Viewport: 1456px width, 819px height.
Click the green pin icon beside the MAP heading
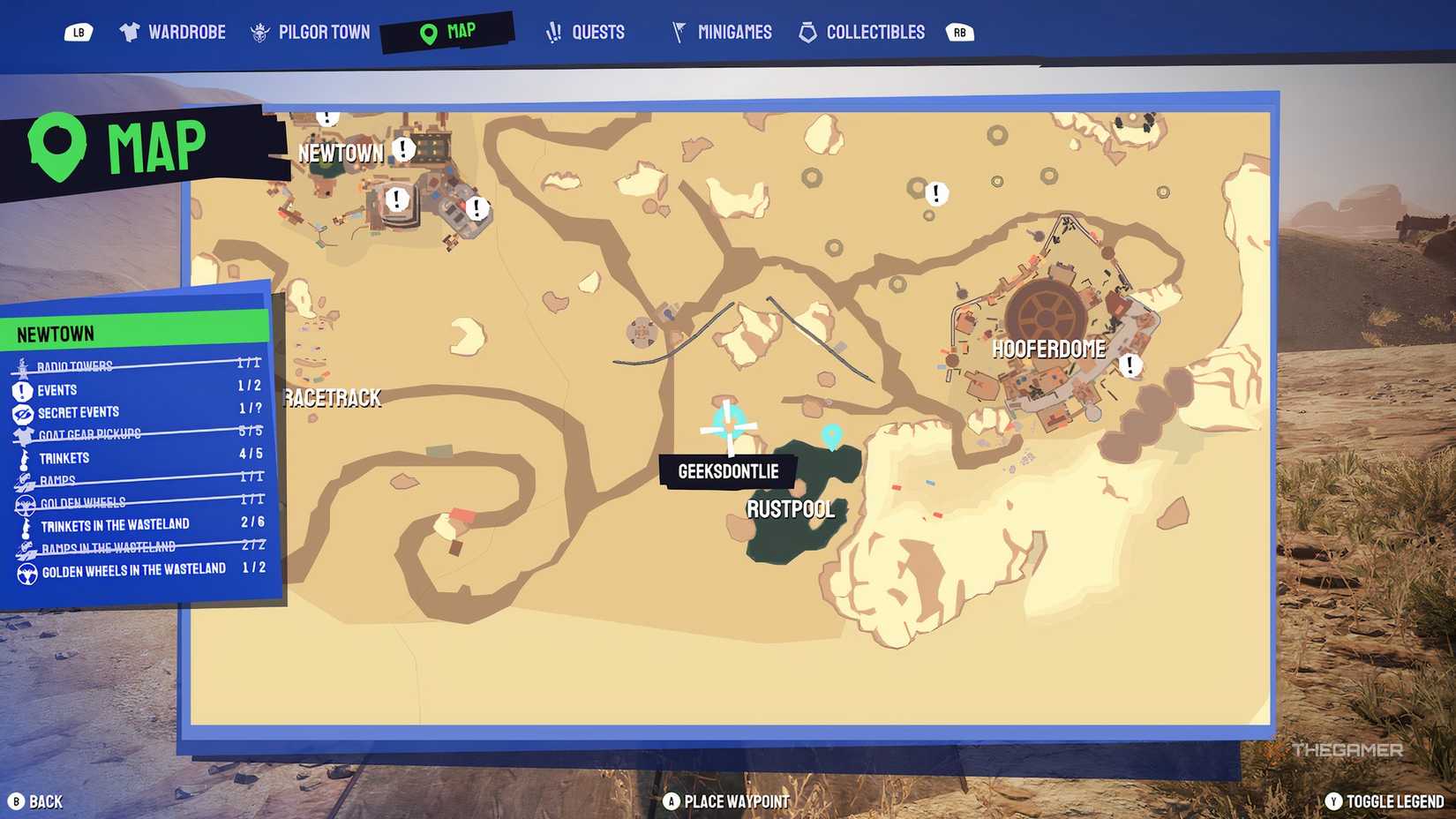pyautogui.click(x=56, y=142)
